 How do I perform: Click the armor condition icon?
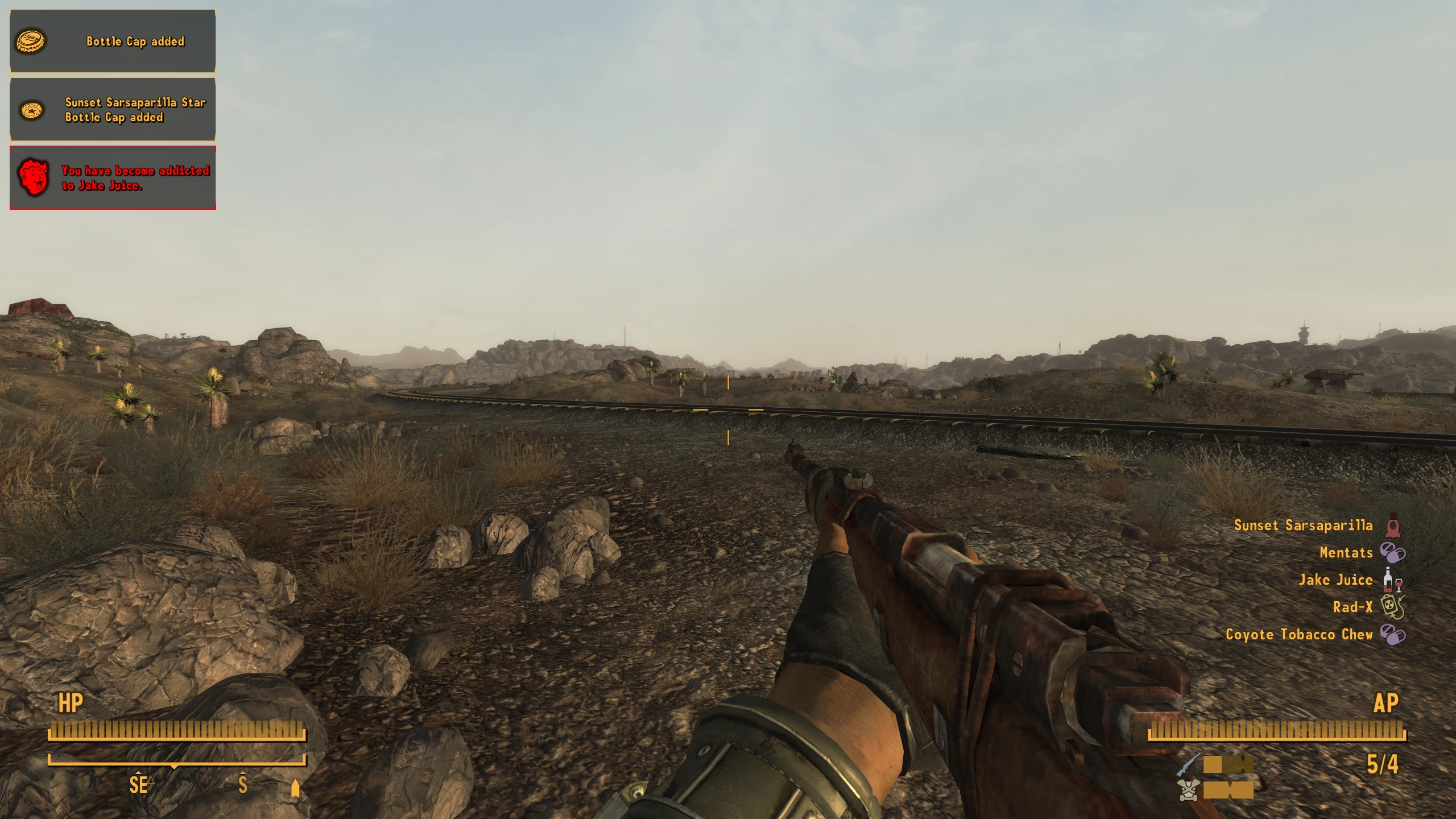(1189, 790)
